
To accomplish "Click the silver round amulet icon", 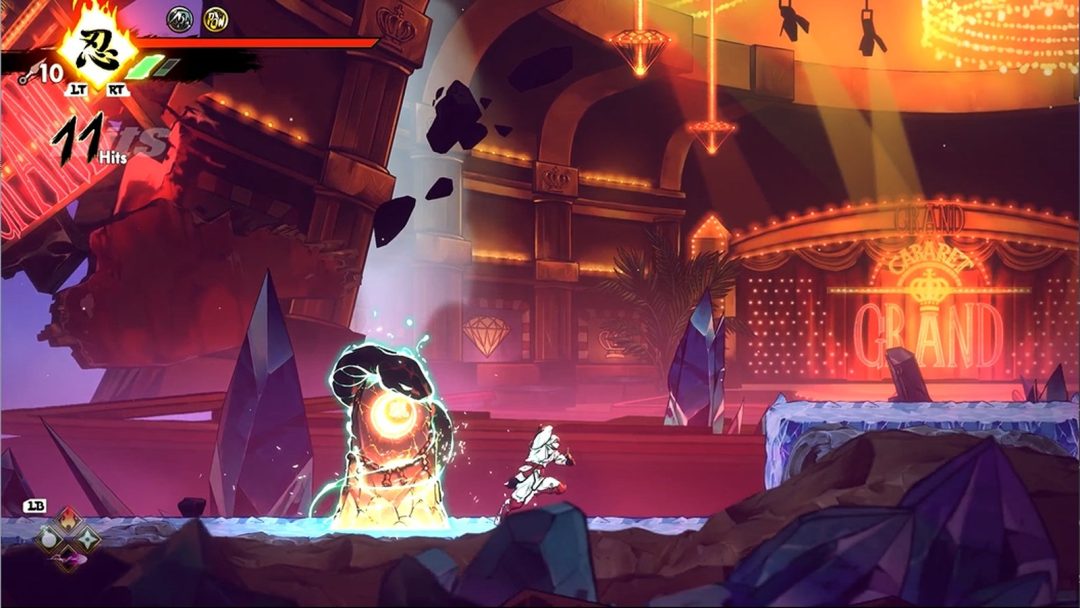I will [x=180, y=18].
